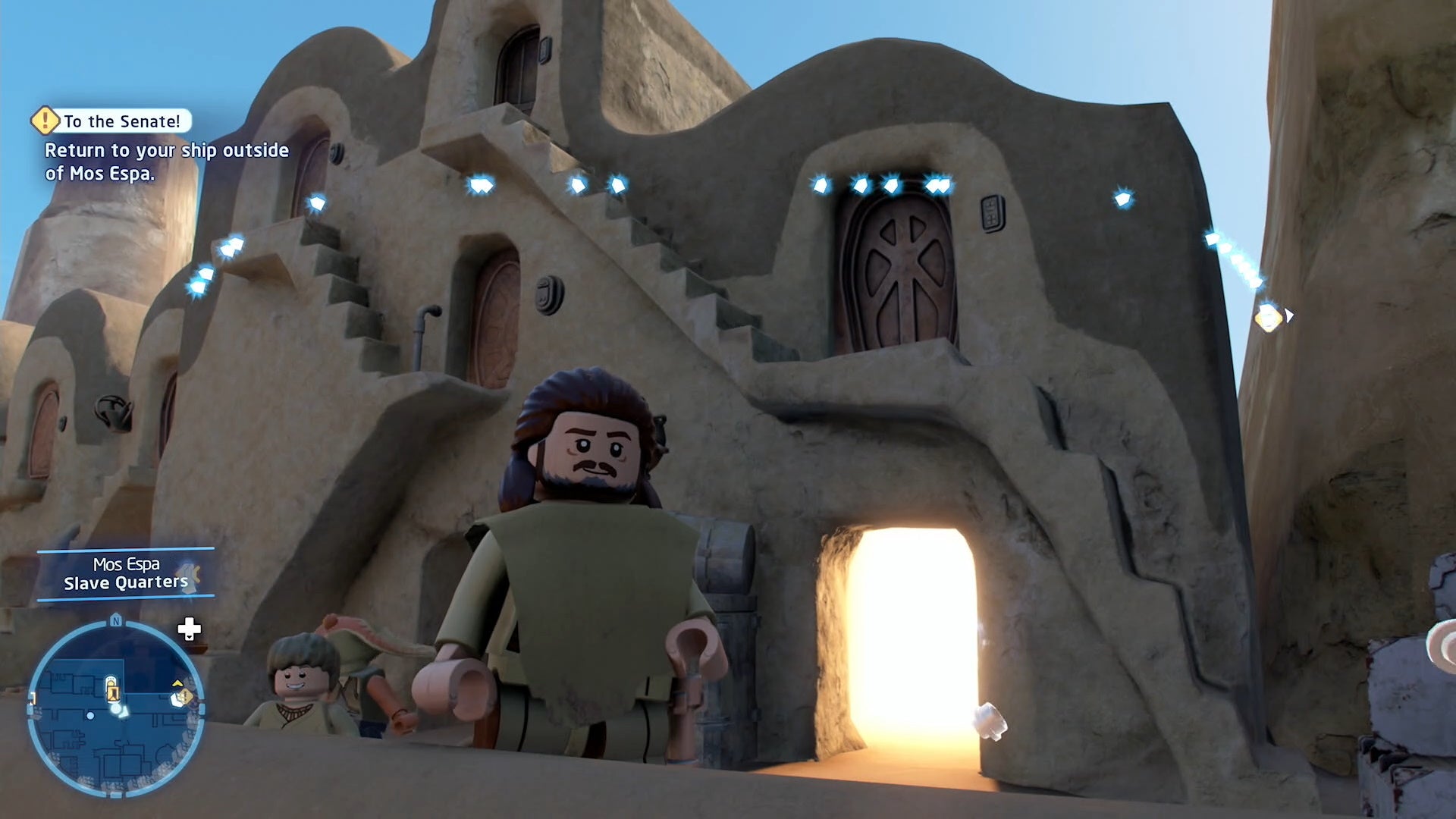
Task: Click the quest text about returning to your ship
Action: coord(167,161)
